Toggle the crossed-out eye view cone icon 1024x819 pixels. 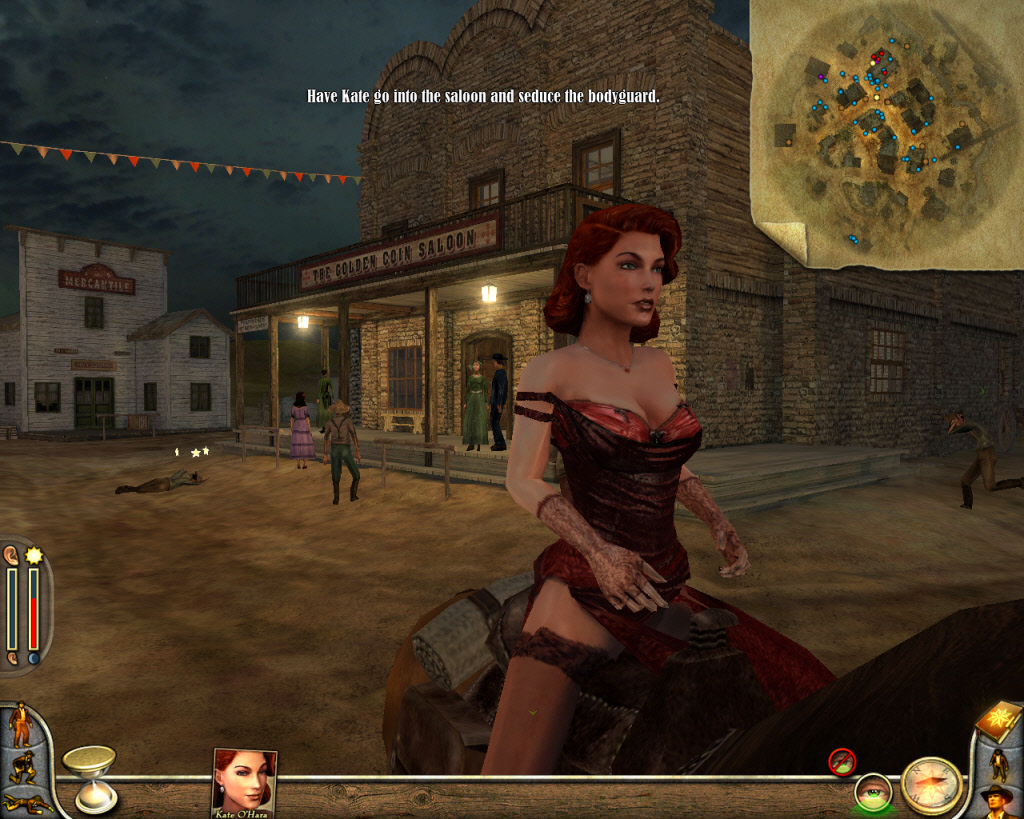click(x=842, y=762)
